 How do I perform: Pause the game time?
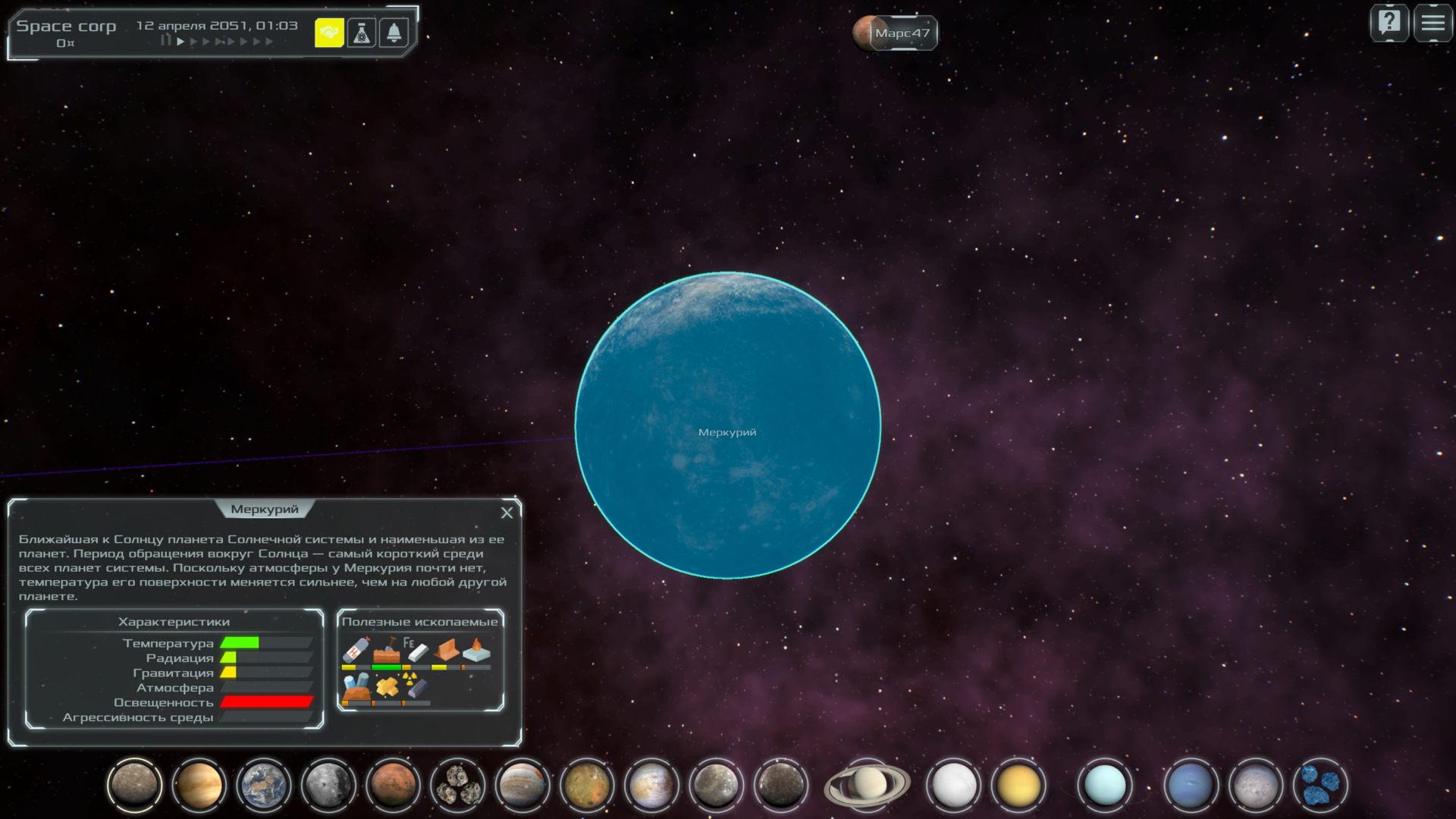tap(165, 41)
